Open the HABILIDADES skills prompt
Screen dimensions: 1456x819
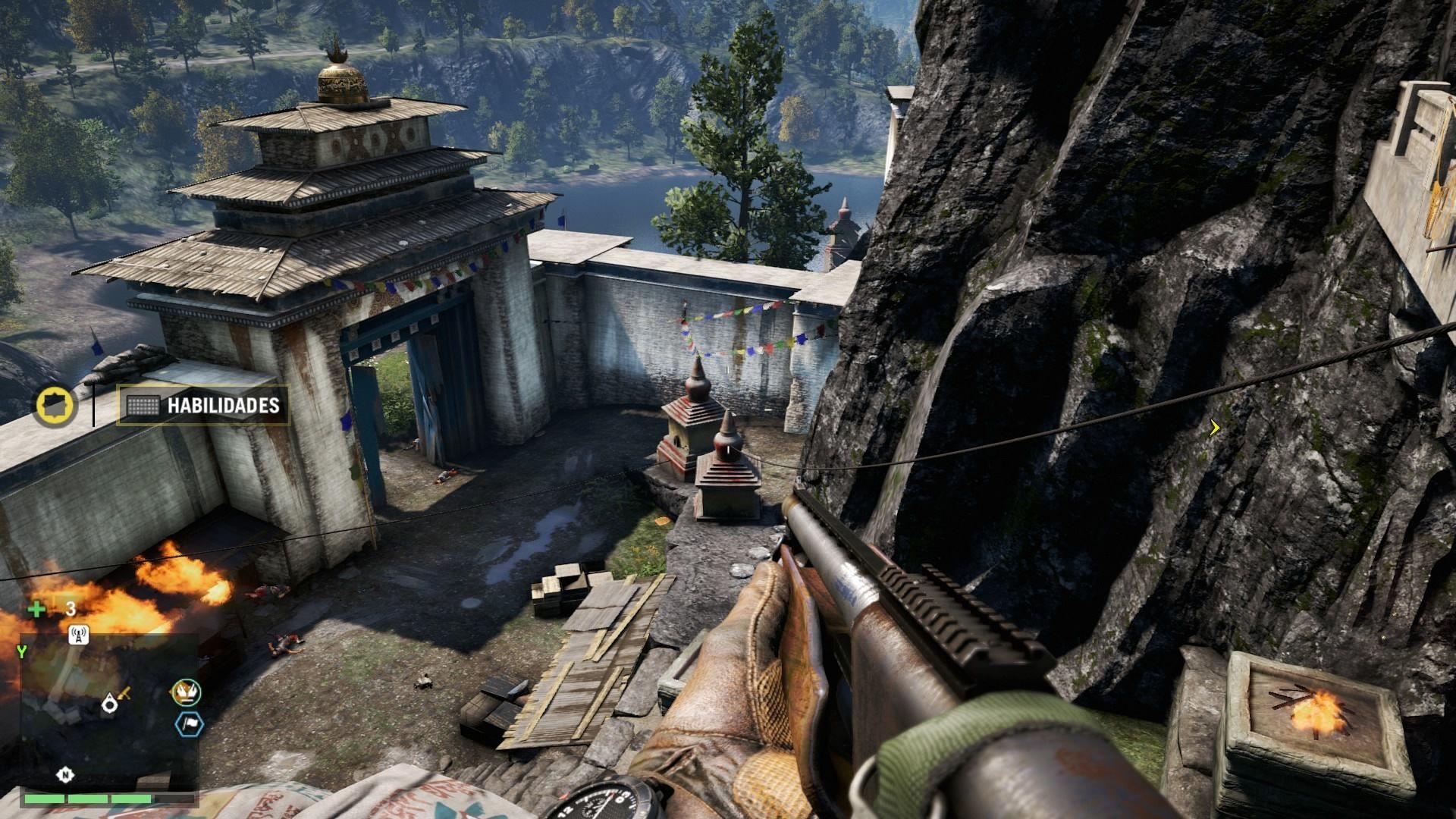click(203, 406)
